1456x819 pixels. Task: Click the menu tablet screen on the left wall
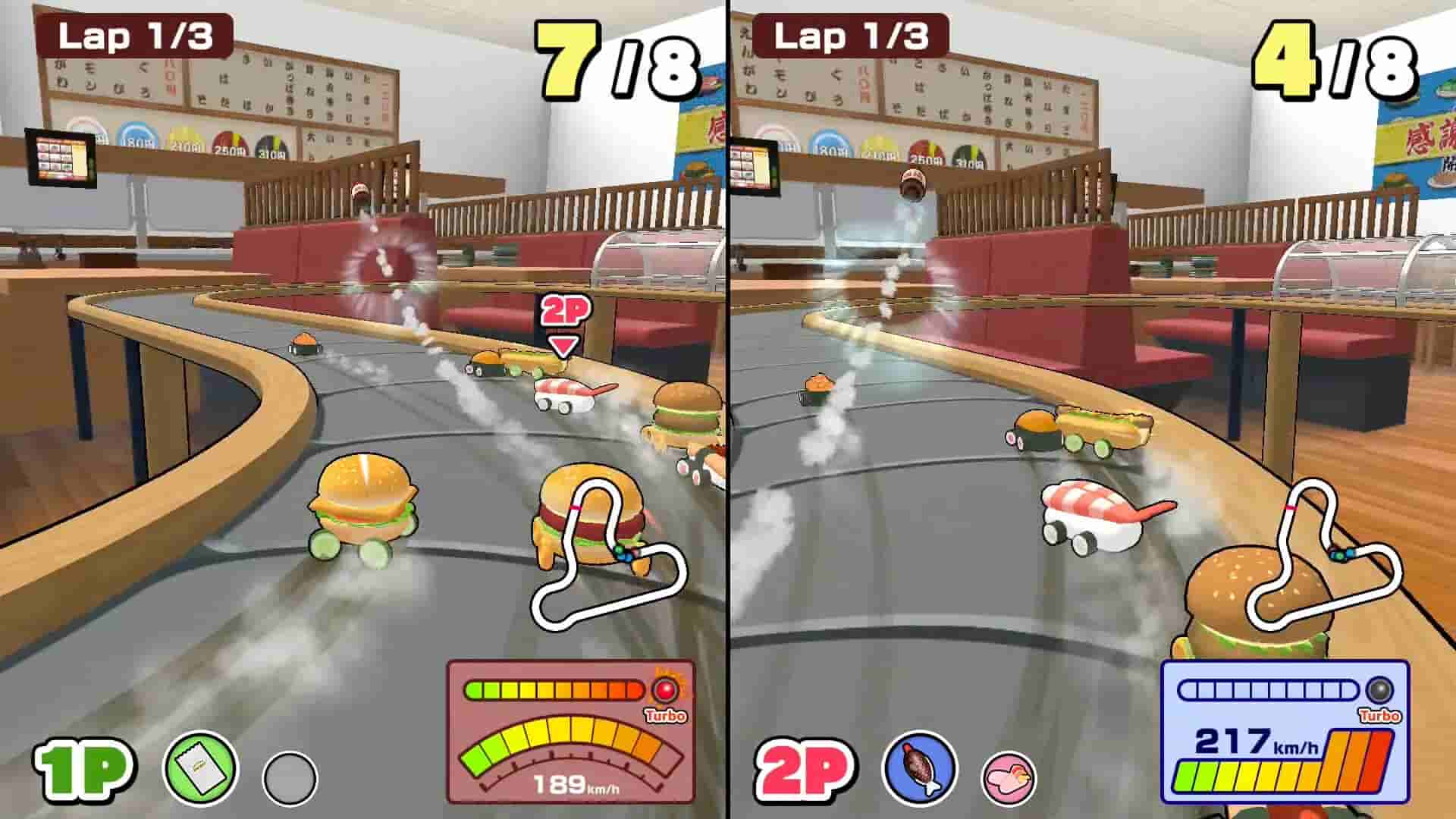pyautogui.click(x=61, y=155)
